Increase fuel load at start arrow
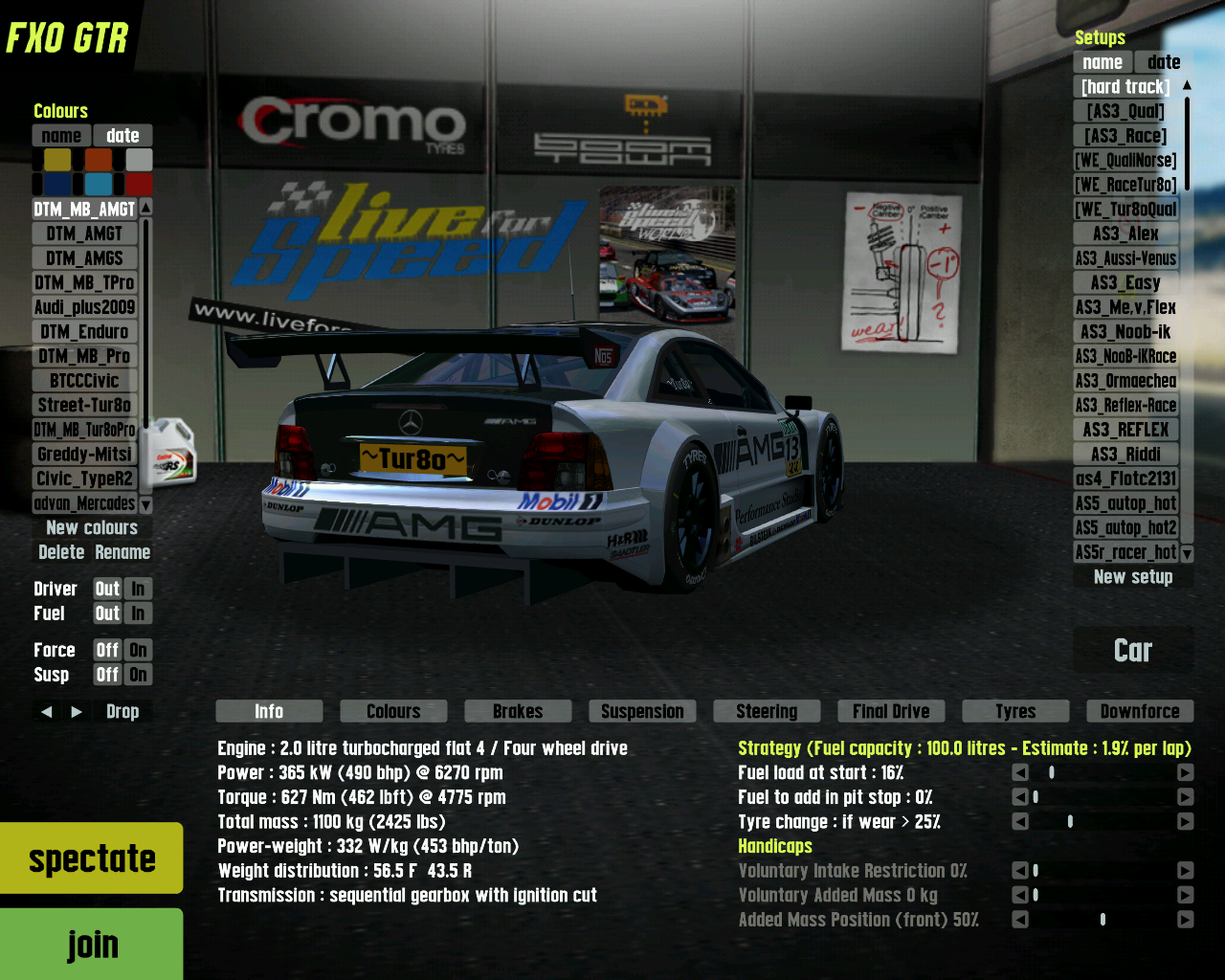The height and width of the screenshot is (980, 1225). click(1185, 772)
